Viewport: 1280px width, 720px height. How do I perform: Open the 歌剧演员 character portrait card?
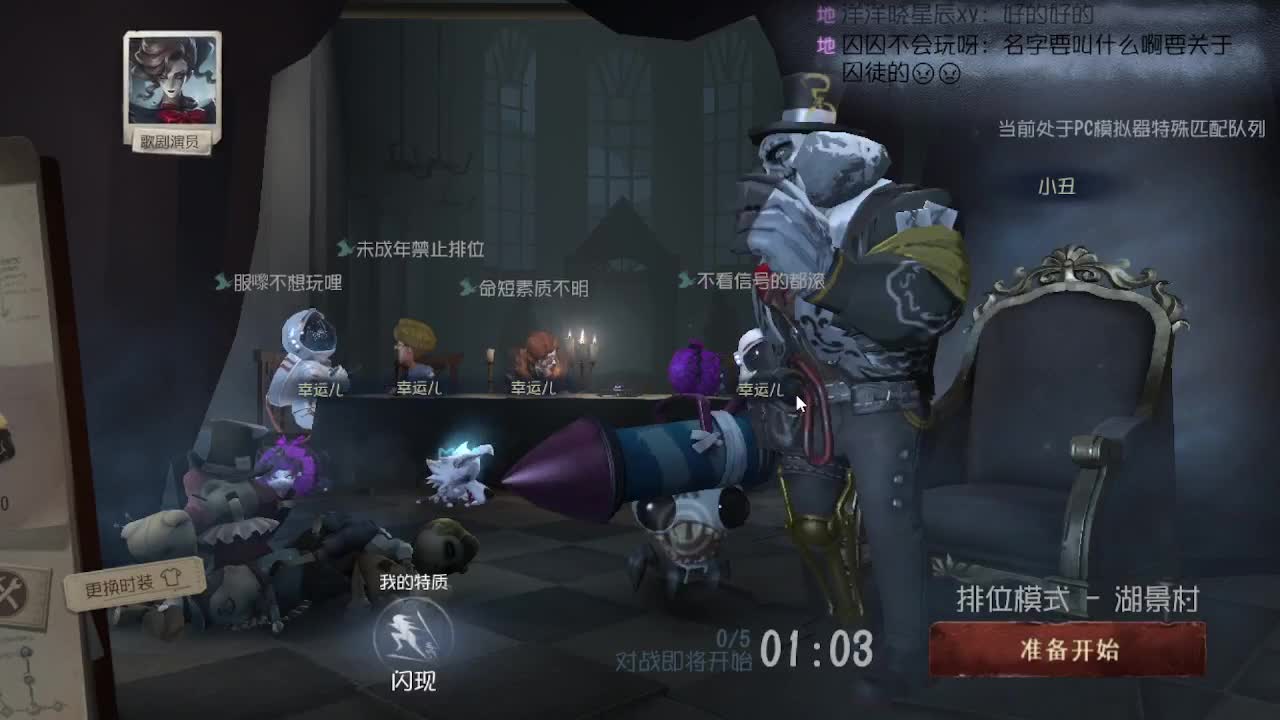point(173,82)
